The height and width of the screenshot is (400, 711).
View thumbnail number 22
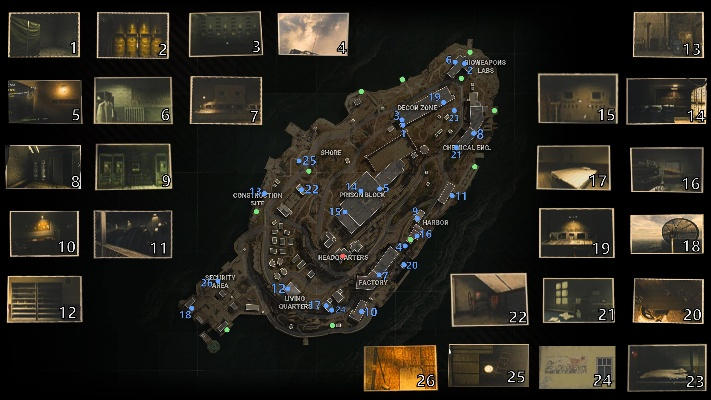(x=488, y=299)
